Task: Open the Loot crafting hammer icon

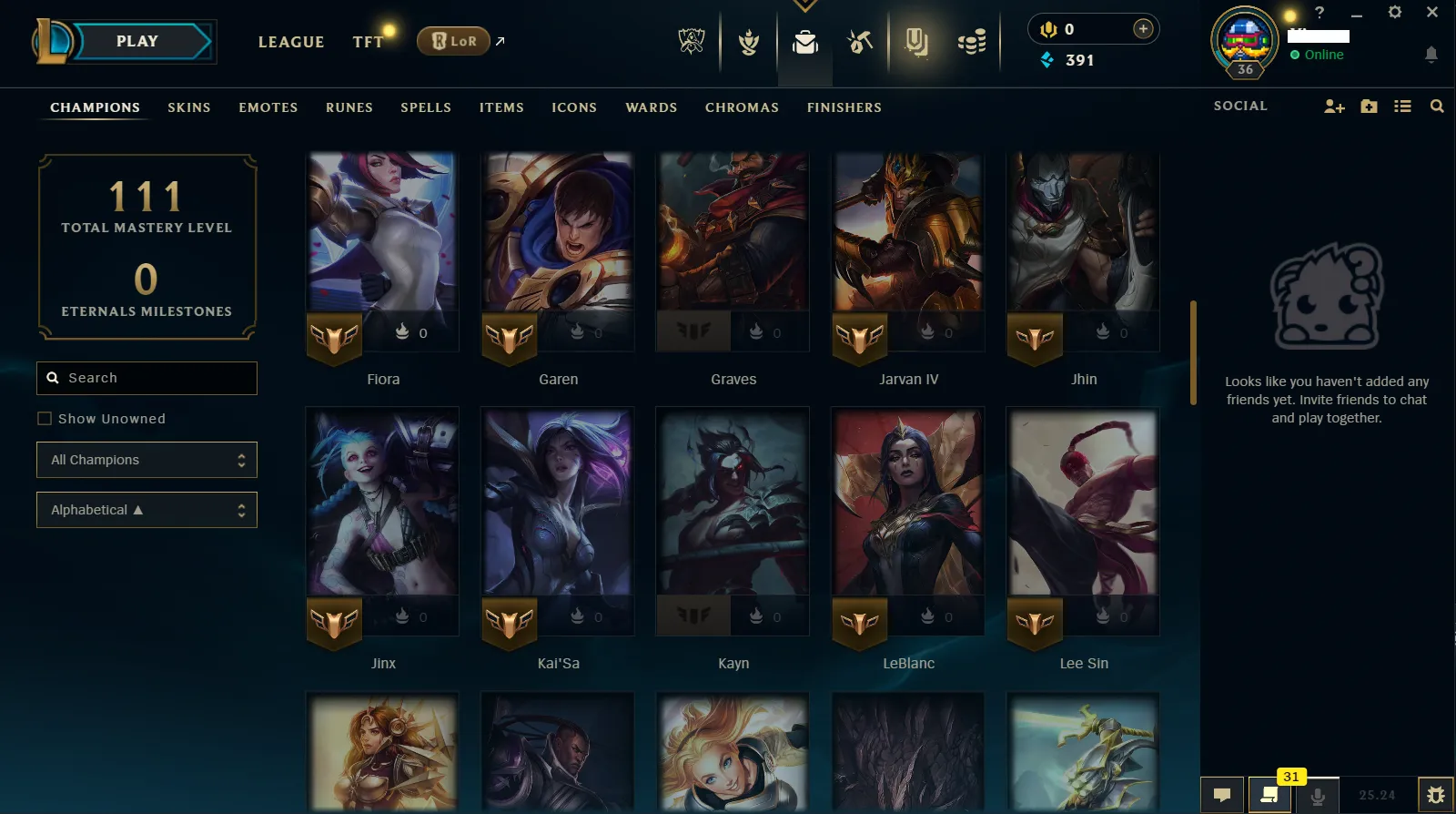Action: (859, 41)
